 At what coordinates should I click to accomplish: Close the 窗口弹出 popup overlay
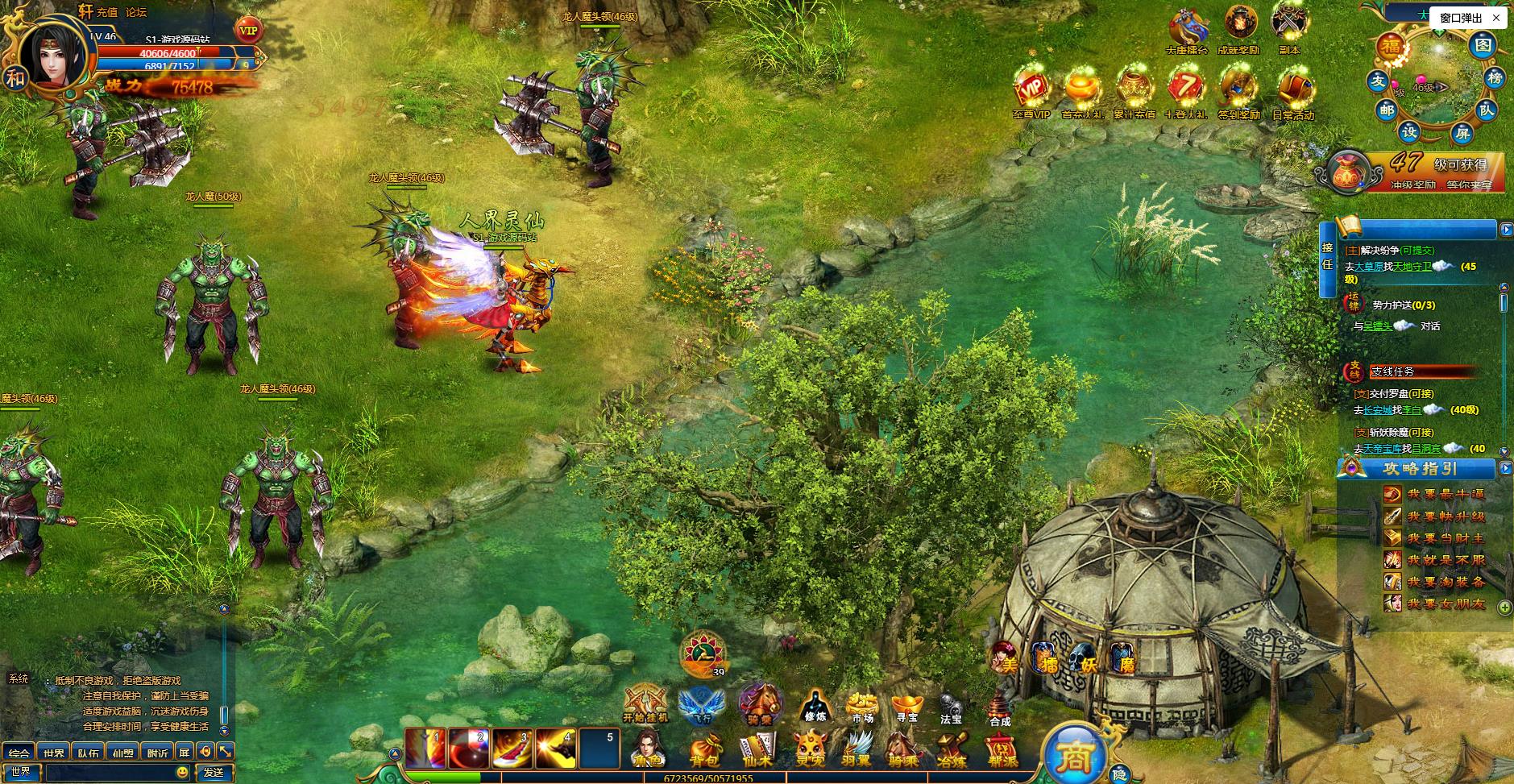(1496, 18)
